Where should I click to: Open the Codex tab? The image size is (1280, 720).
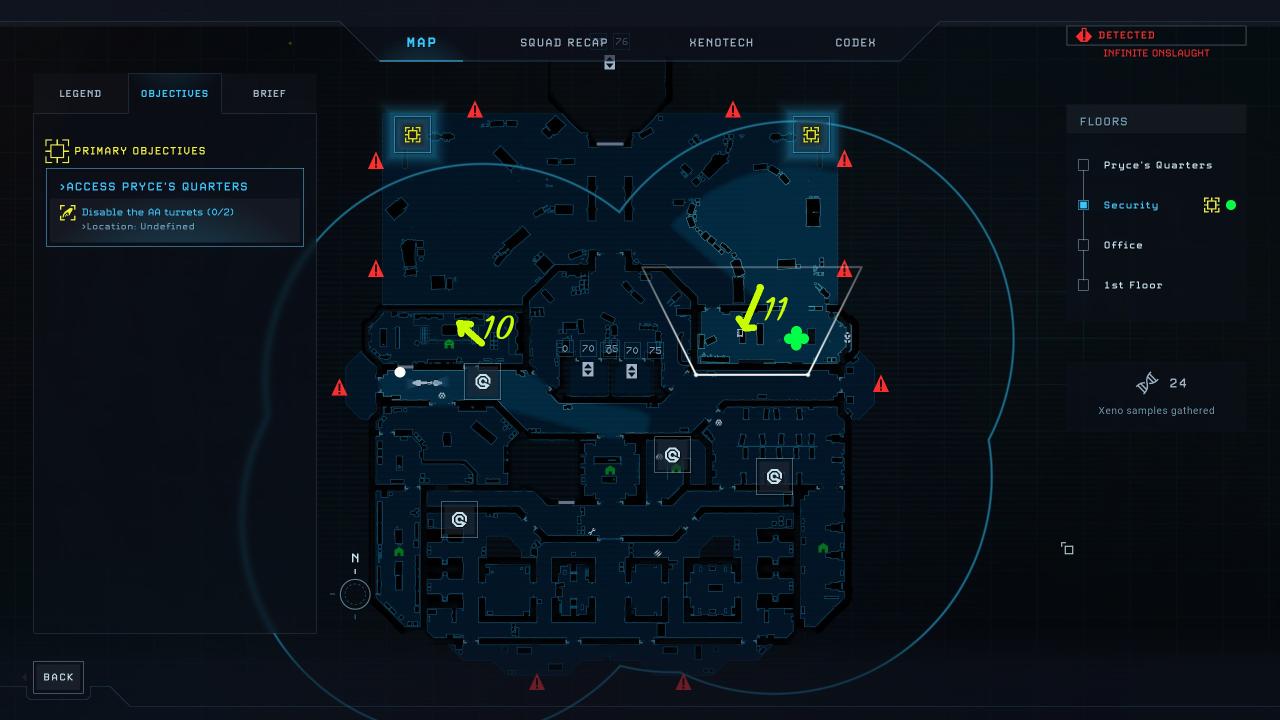pos(855,43)
